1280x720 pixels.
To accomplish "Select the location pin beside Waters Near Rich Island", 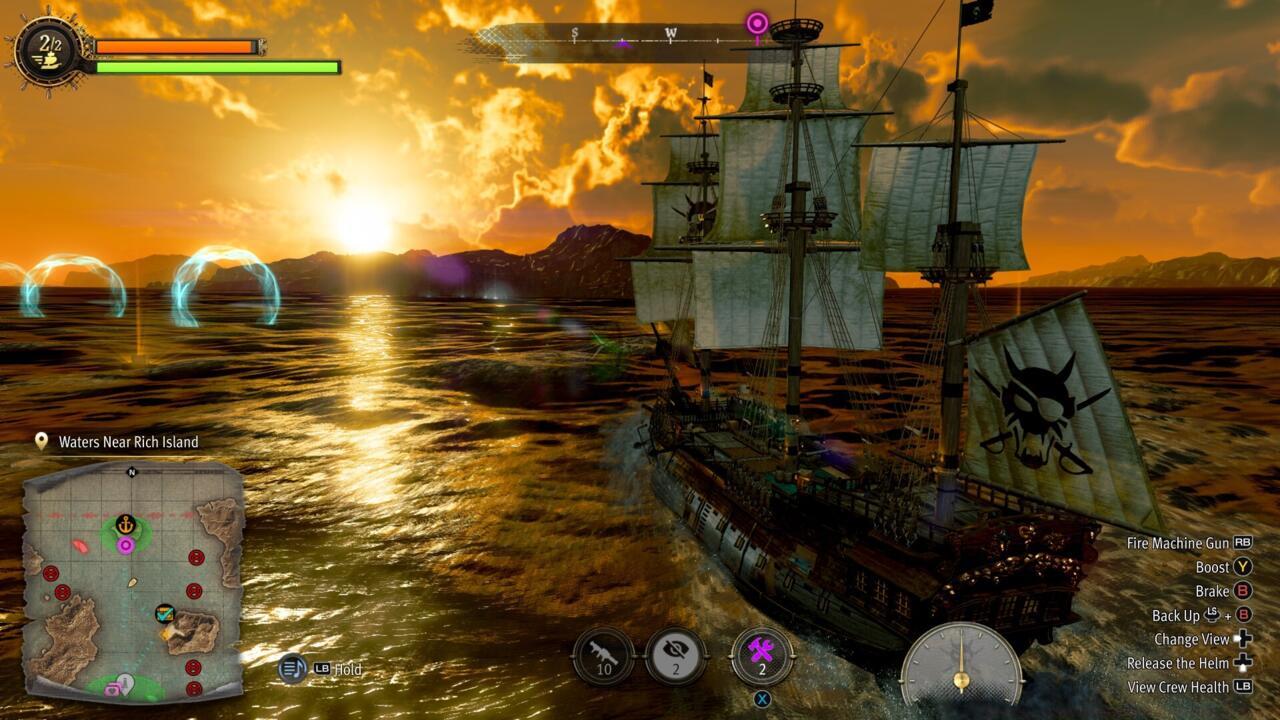I will tap(40, 441).
